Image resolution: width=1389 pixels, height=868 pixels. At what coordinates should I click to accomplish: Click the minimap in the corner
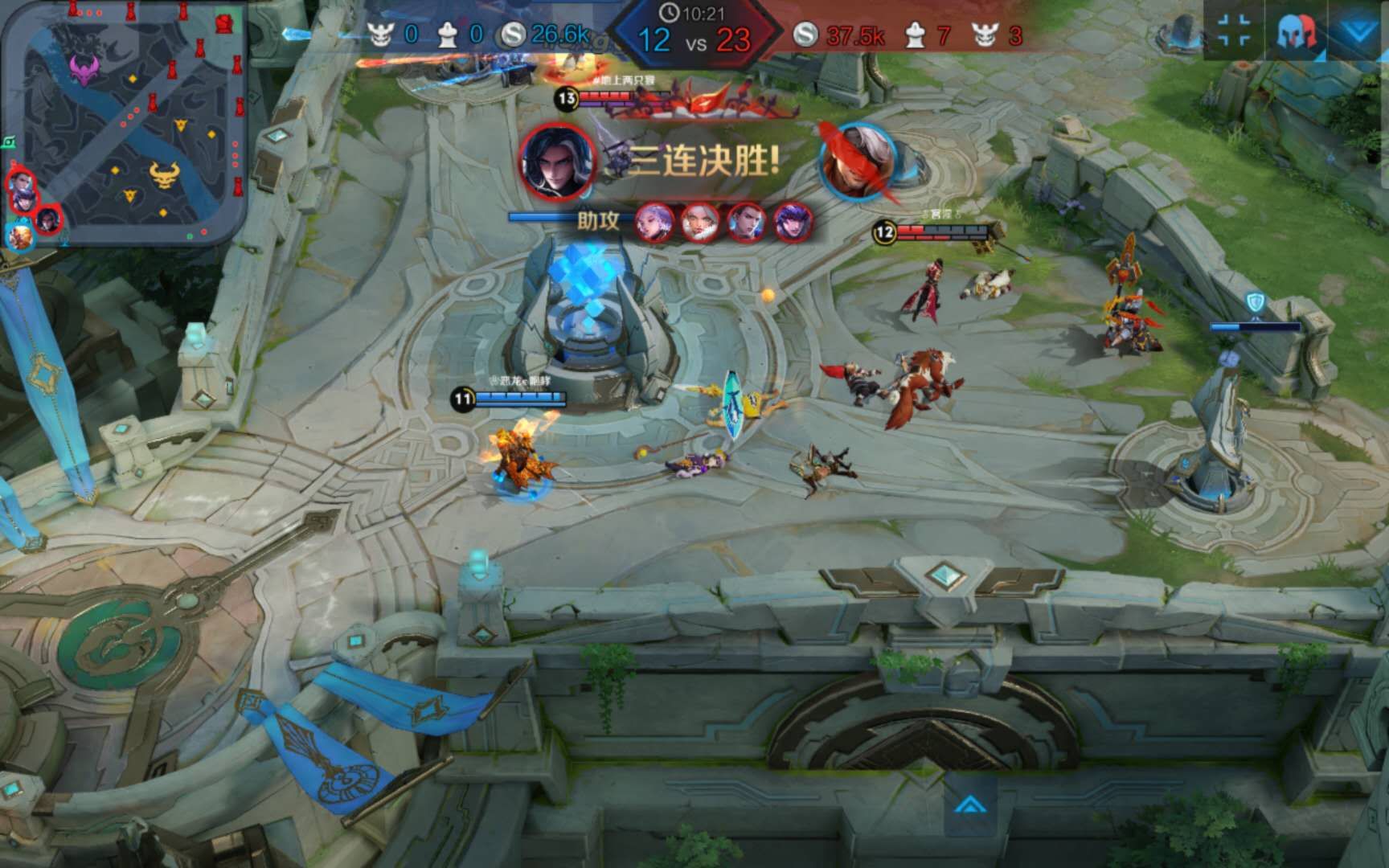click(125, 121)
